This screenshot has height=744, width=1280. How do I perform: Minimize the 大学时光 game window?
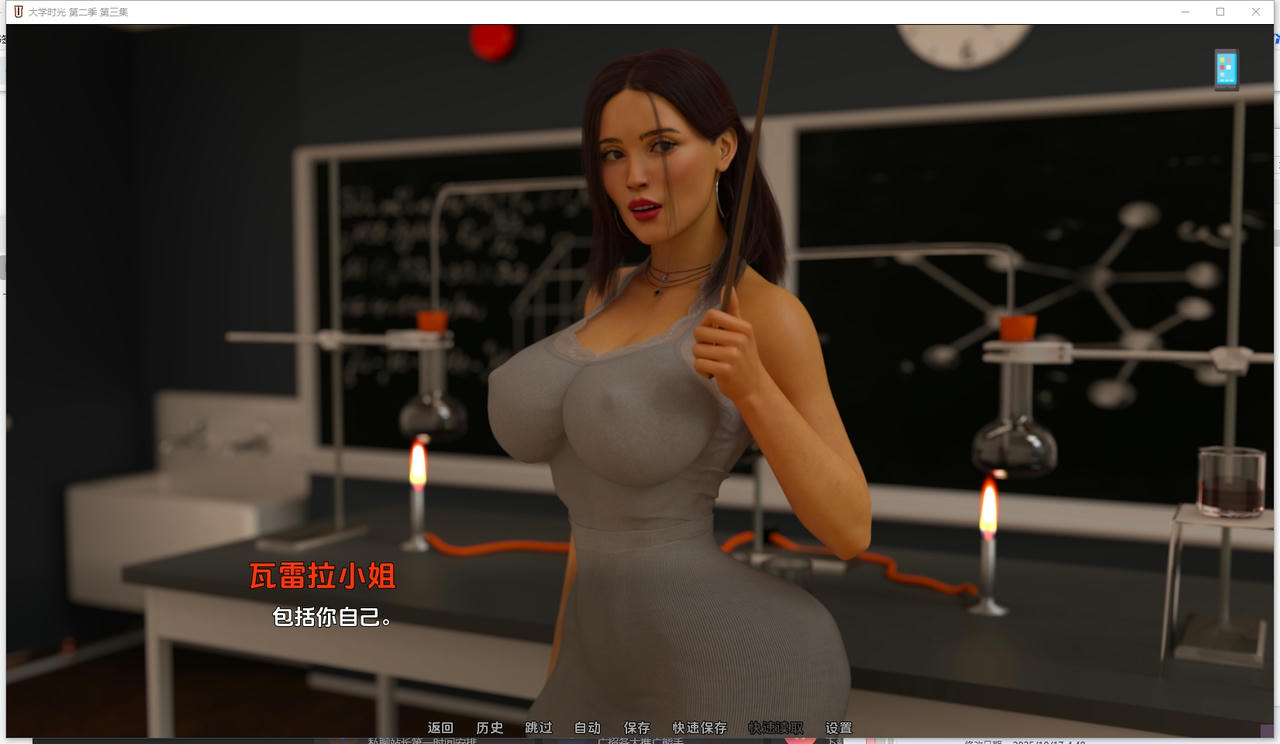tap(1185, 11)
